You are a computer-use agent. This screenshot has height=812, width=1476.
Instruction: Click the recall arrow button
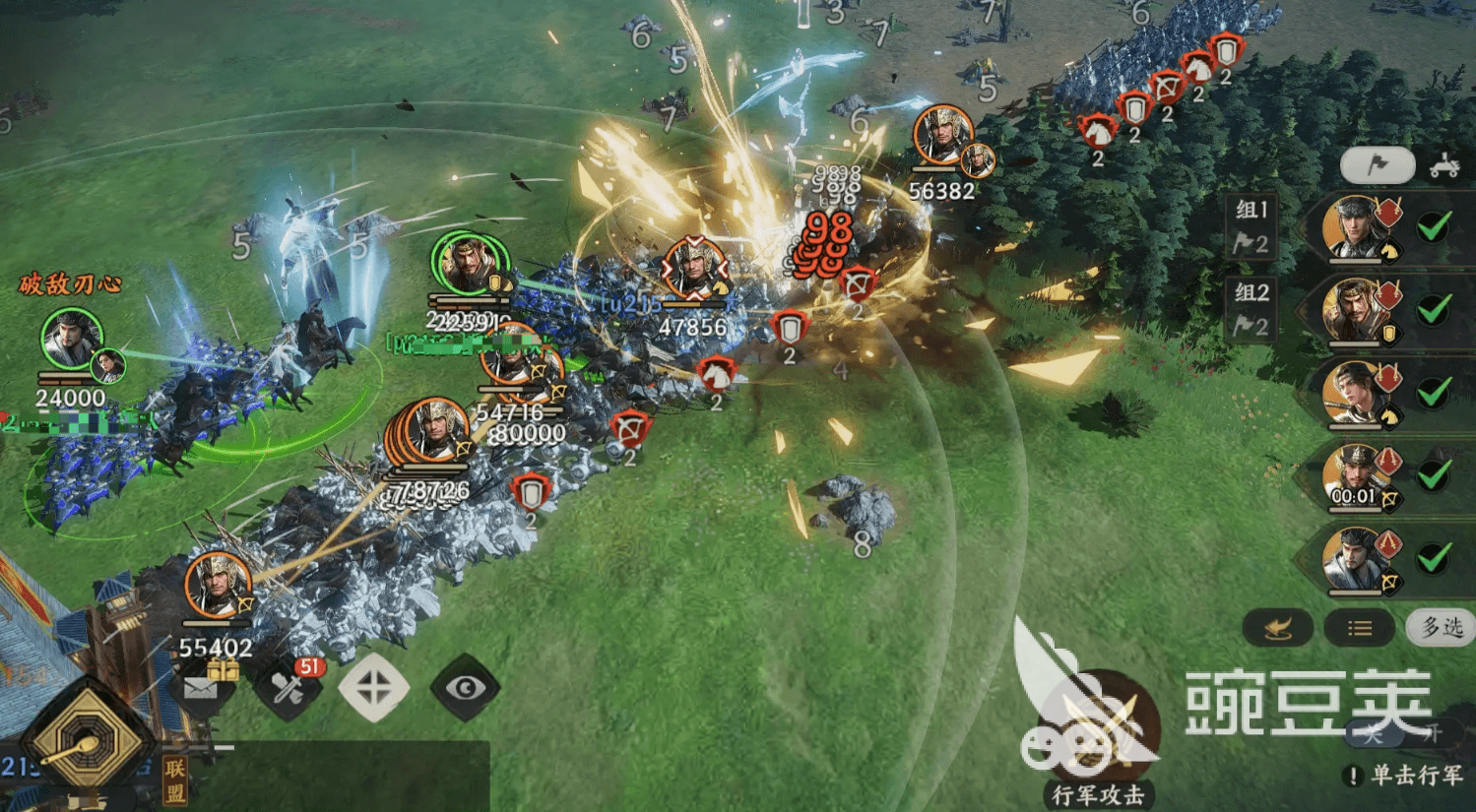(1277, 628)
